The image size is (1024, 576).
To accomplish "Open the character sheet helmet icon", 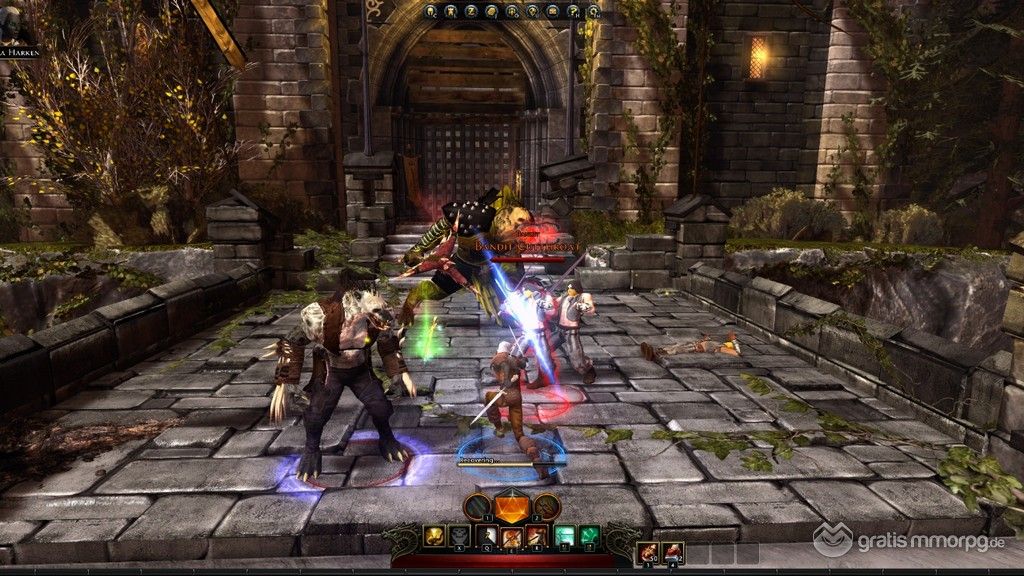I will click(431, 11).
